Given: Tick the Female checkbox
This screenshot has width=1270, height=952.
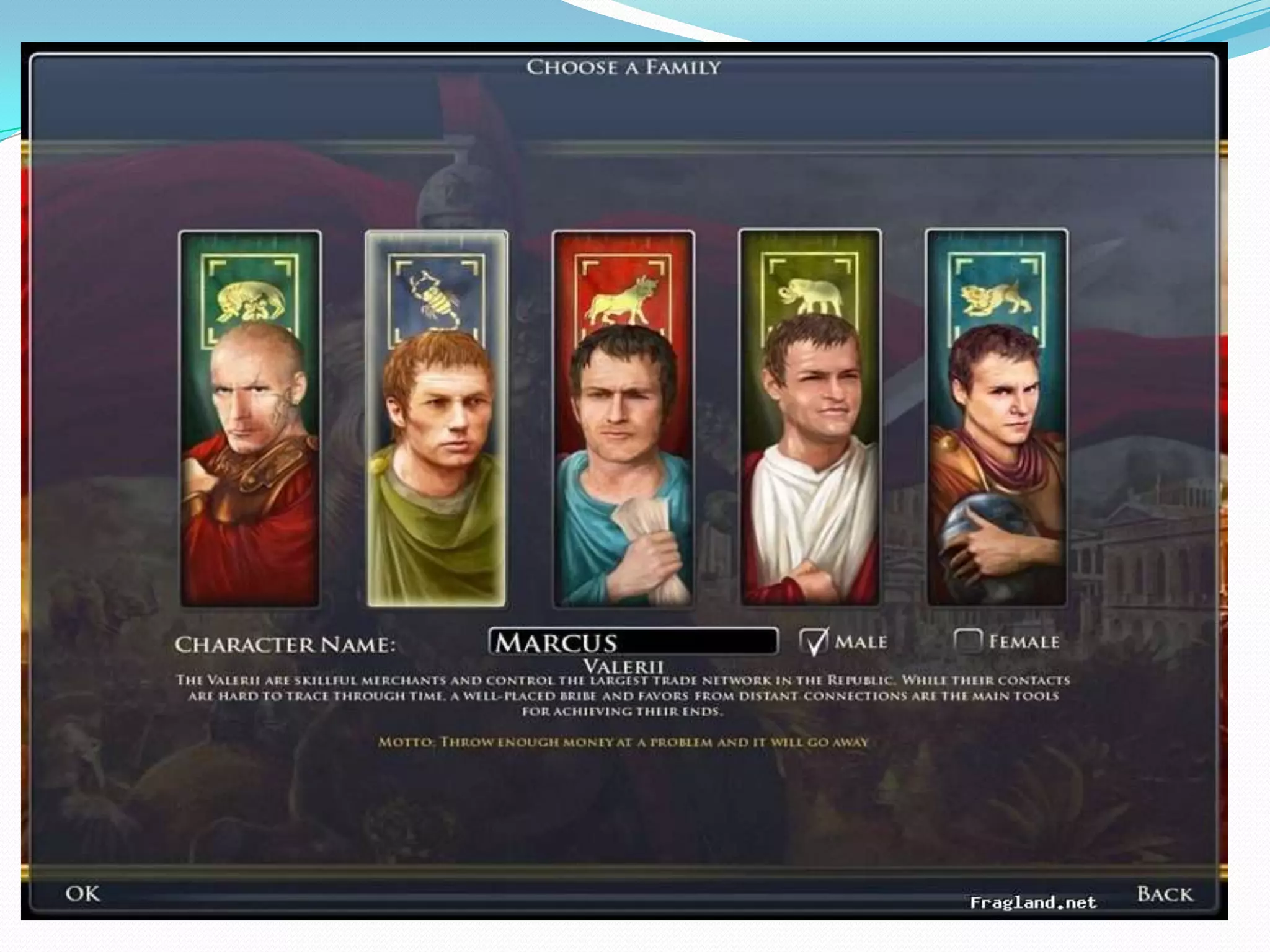Looking at the screenshot, I should click(x=967, y=641).
